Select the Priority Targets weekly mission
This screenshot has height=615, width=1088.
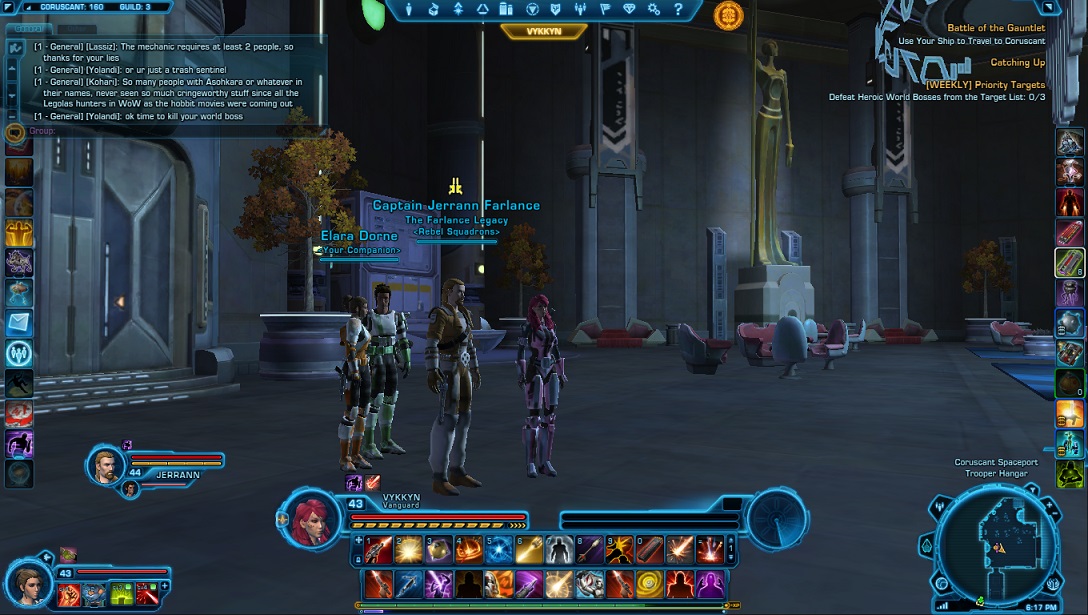pos(984,85)
